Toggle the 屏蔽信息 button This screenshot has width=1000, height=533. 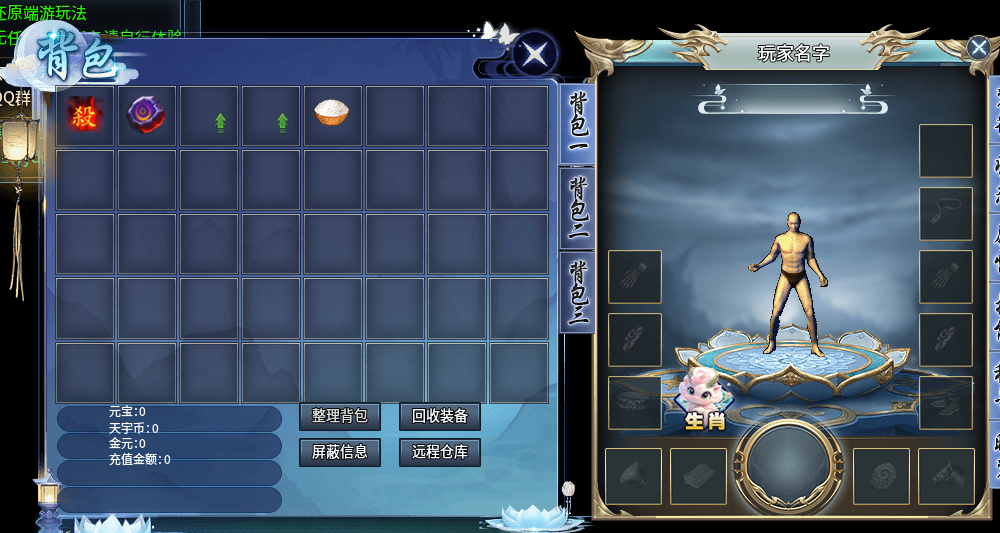[339, 452]
